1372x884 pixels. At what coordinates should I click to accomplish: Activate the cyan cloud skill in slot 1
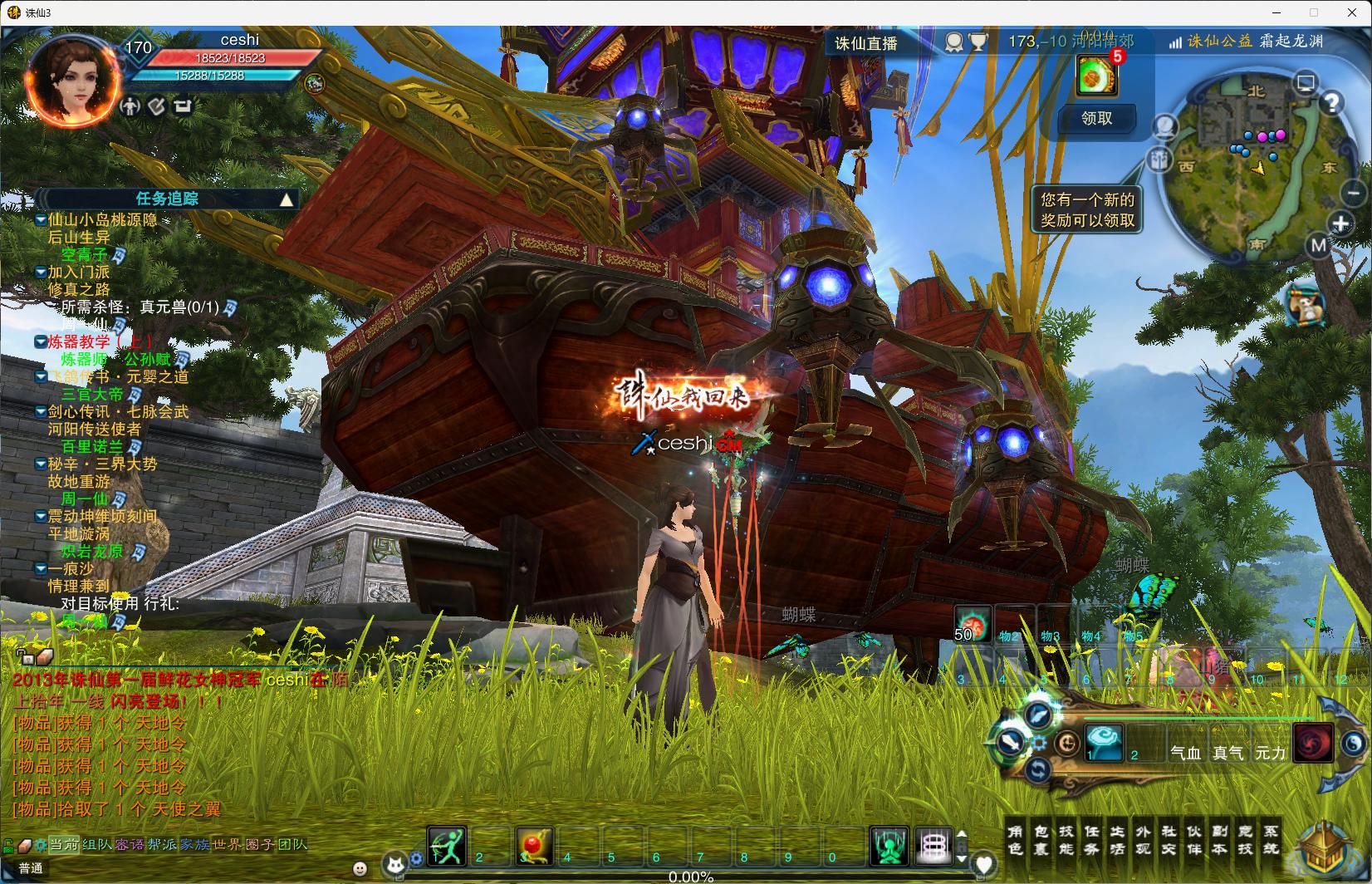(x=1104, y=741)
